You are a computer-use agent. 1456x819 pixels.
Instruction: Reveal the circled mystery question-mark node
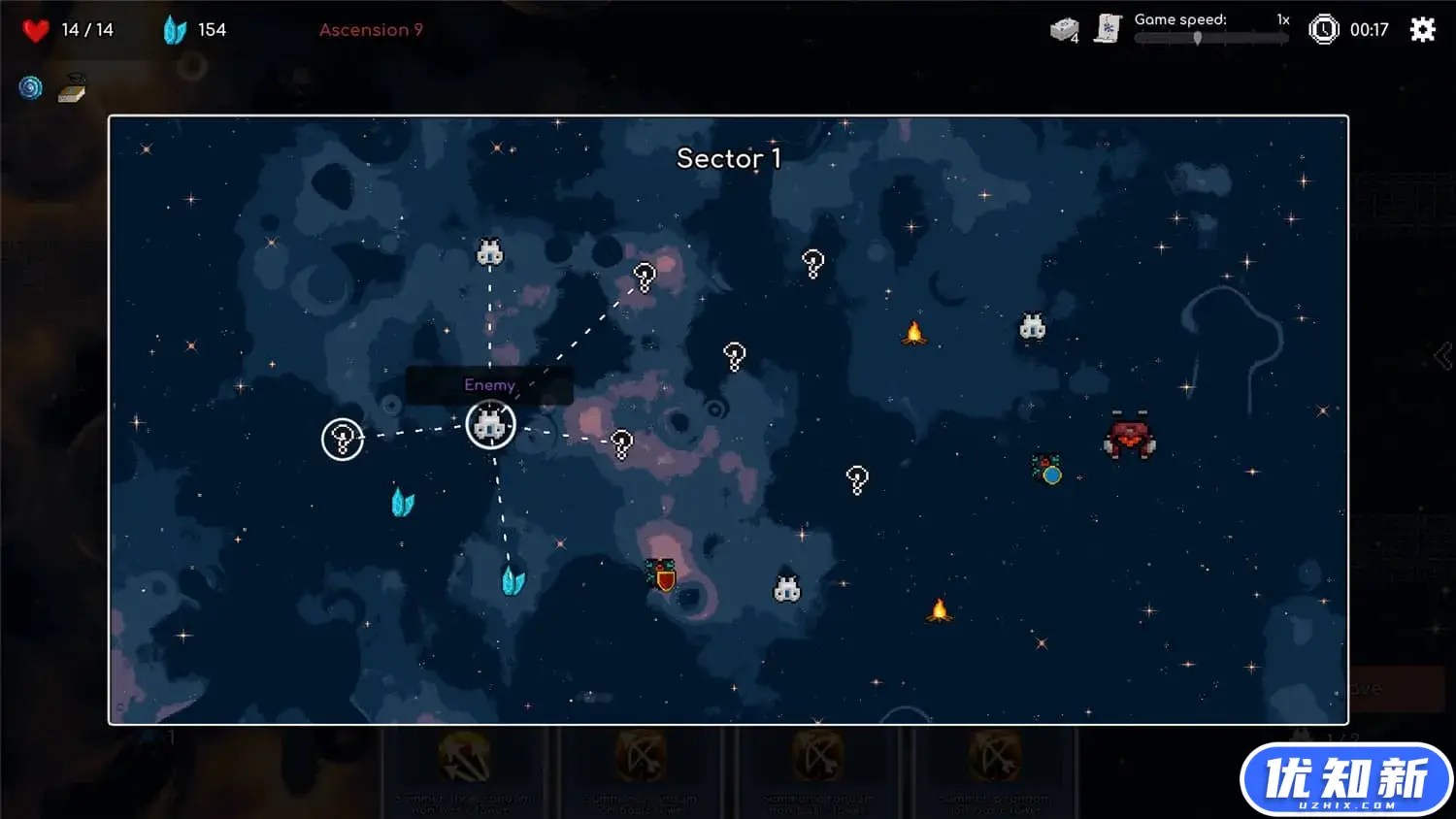[x=342, y=439]
